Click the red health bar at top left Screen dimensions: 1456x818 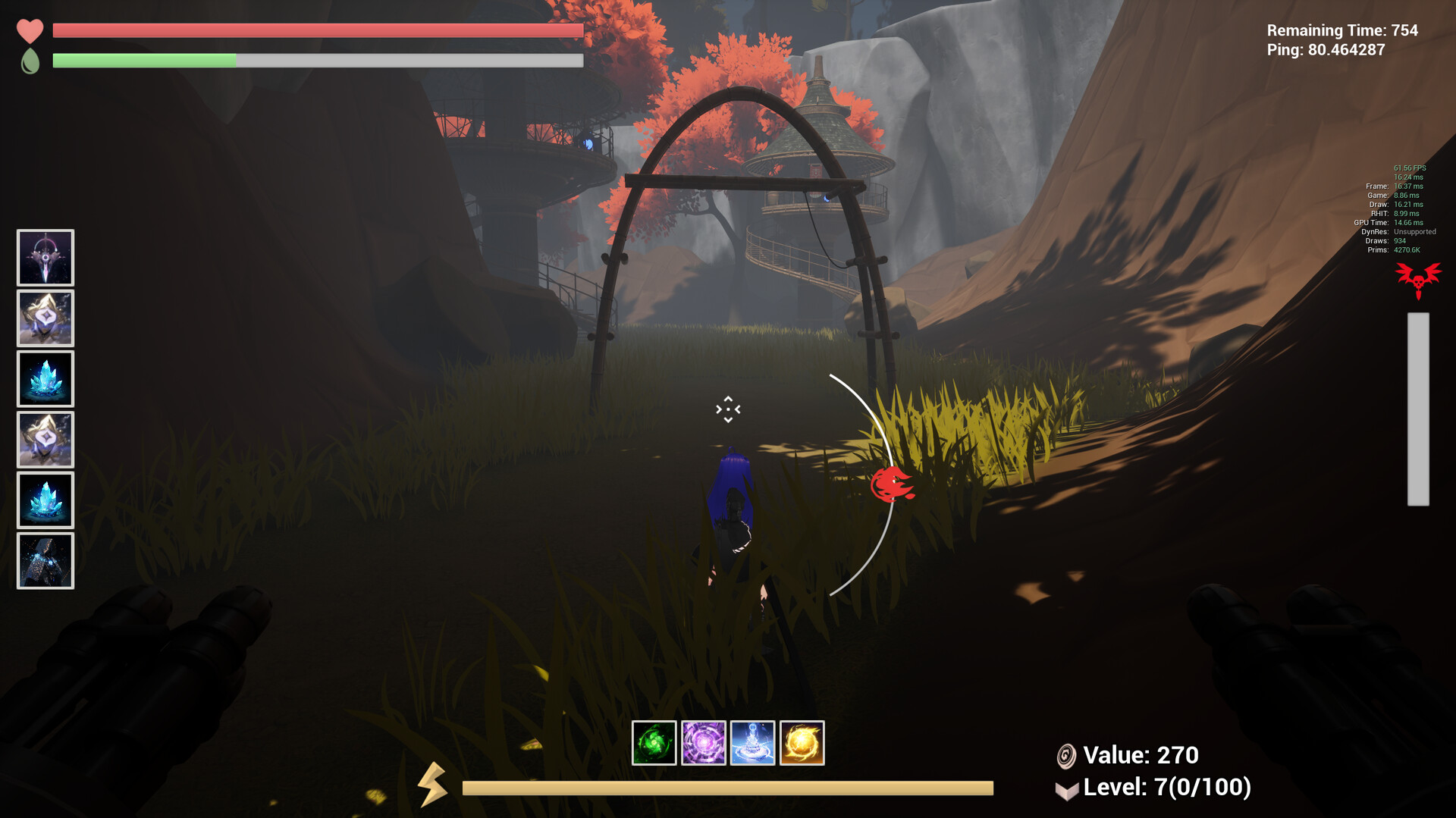pos(316,31)
